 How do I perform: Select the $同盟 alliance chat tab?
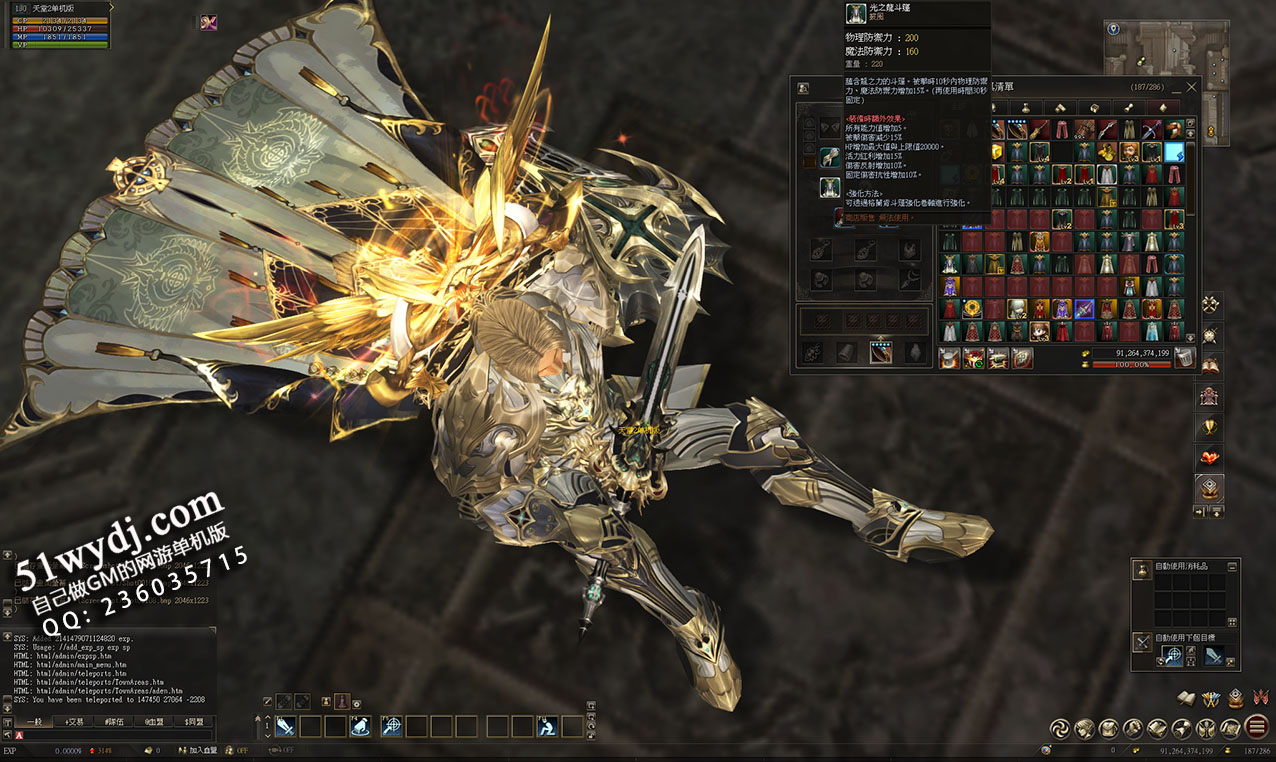coord(194,721)
